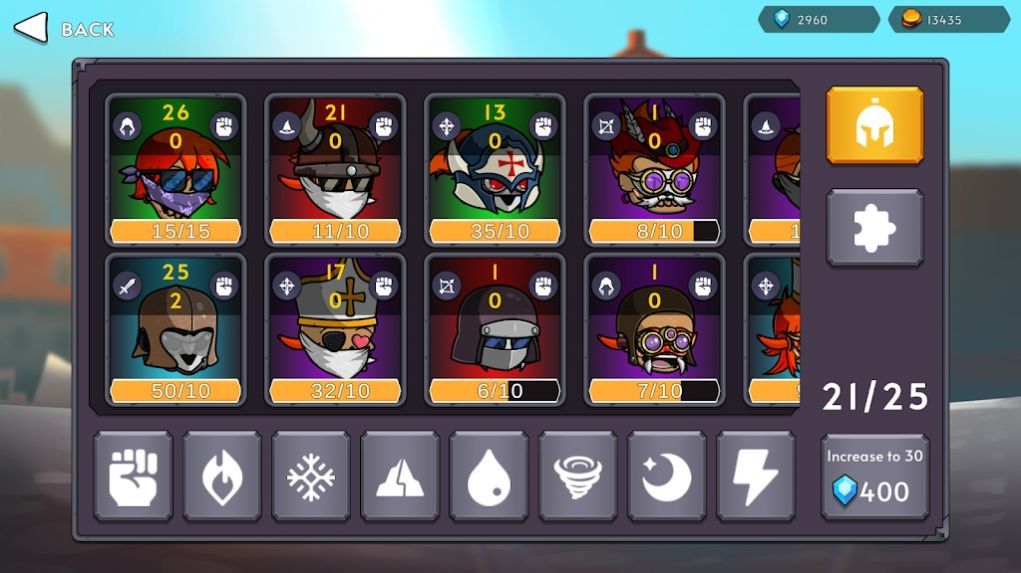The width and height of the screenshot is (1021, 573).
Task: Choose the crescent moon filter
Action: 667,477
